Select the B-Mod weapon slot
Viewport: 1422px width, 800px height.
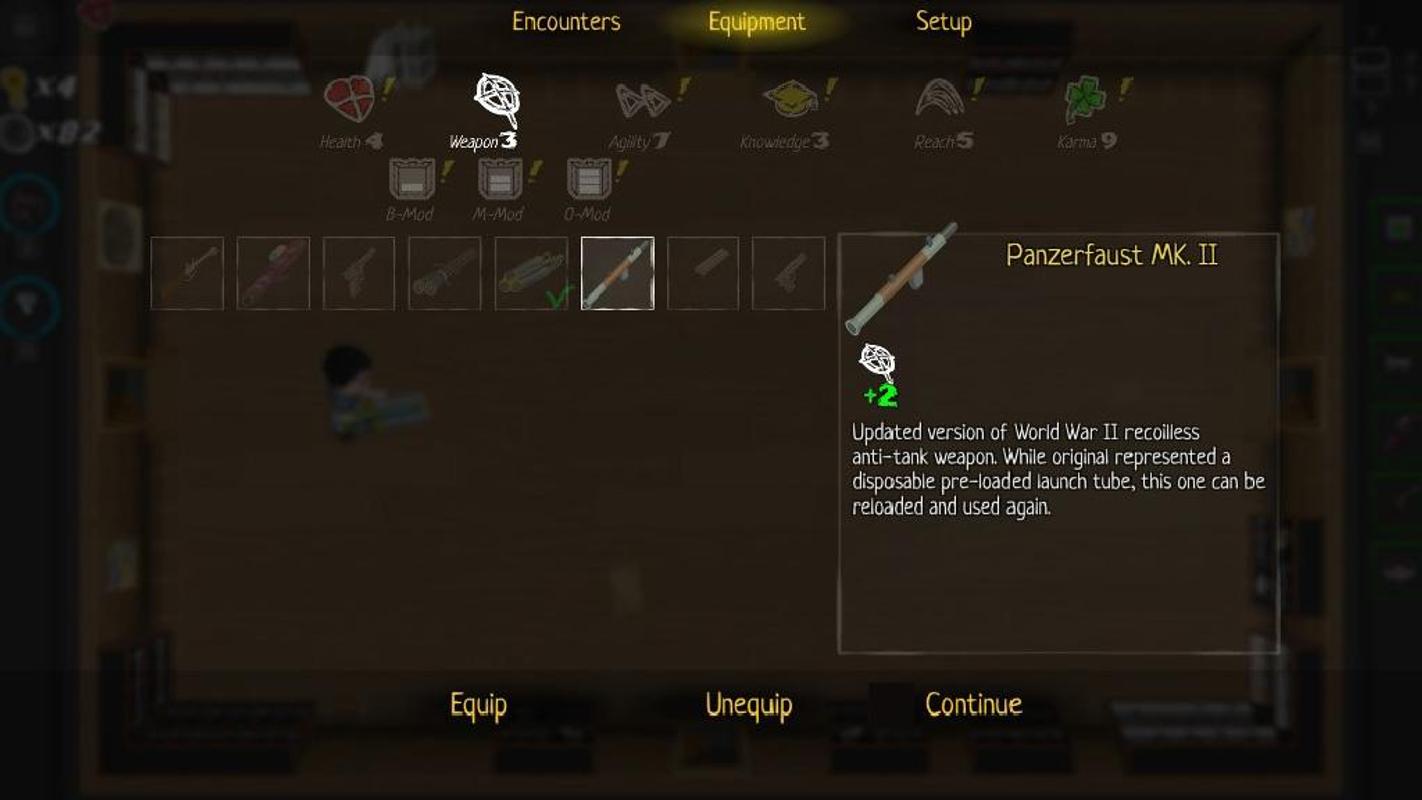pos(411,181)
